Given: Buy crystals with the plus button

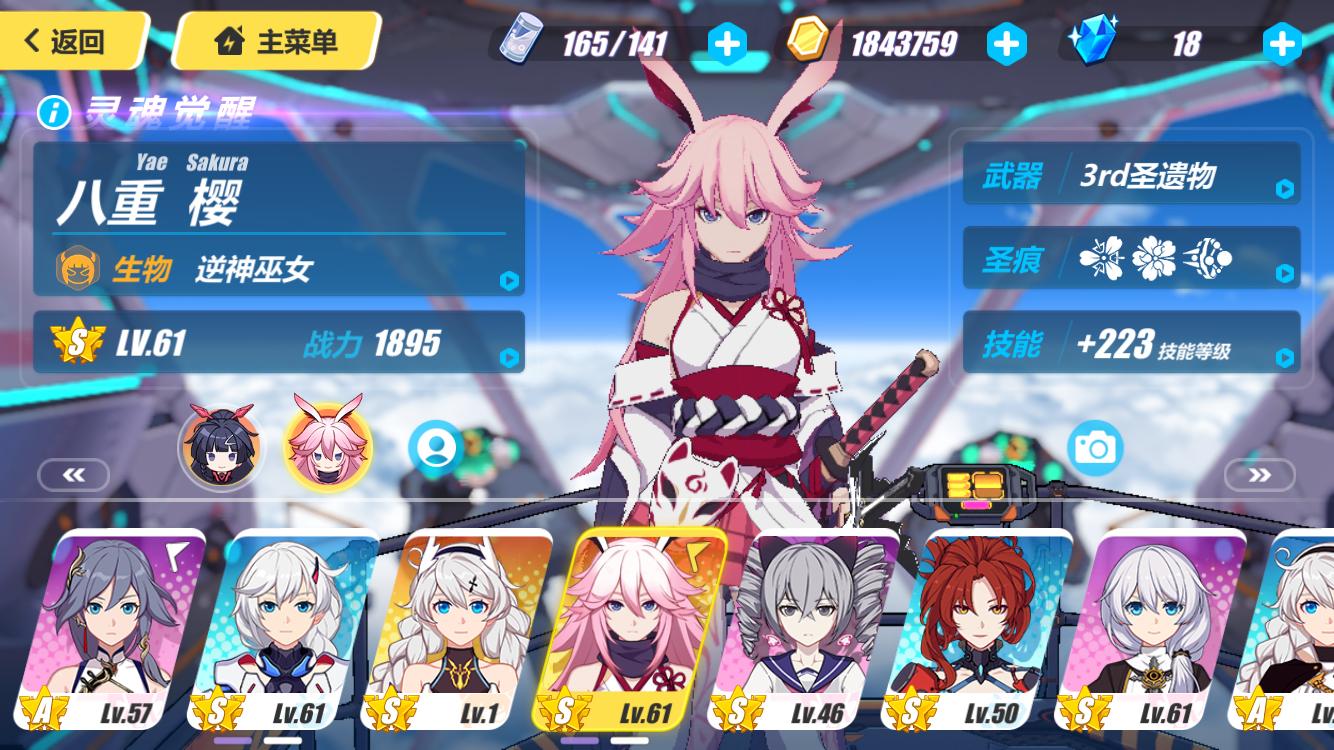Looking at the screenshot, I should pos(1282,43).
